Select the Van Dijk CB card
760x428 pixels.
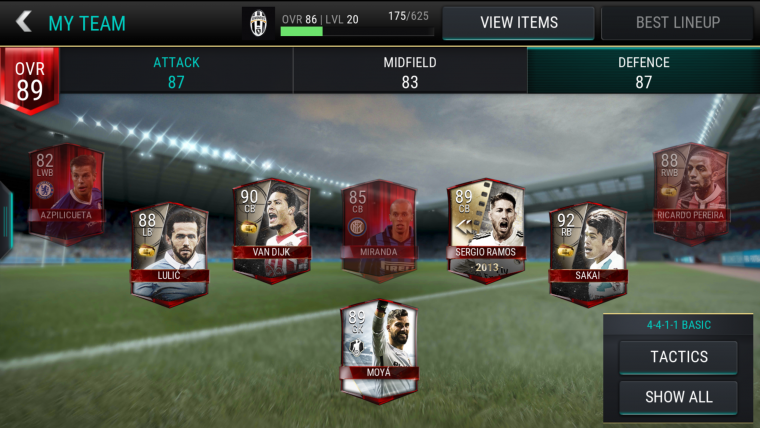270,226
